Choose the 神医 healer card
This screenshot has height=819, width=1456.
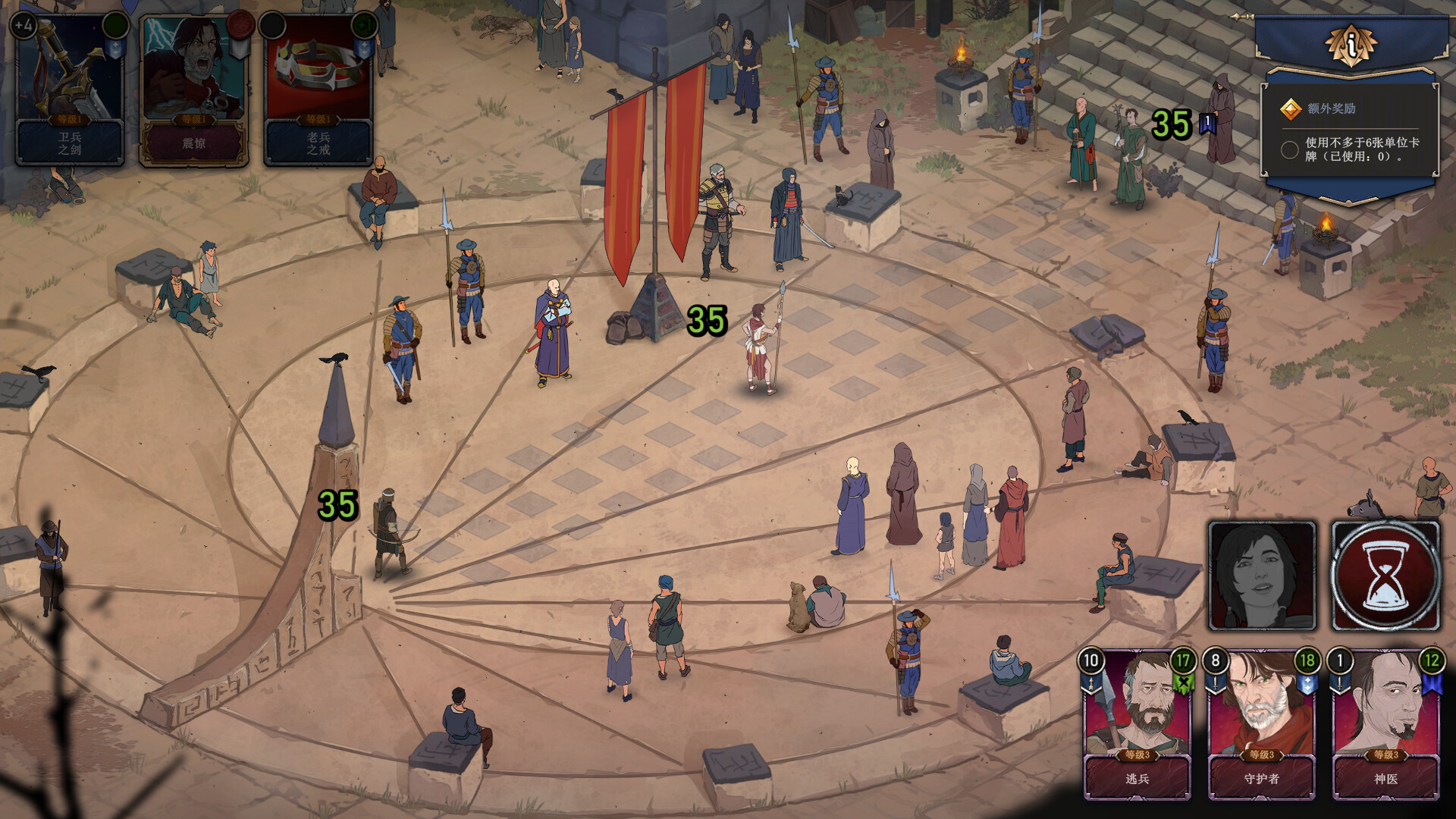pyautogui.click(x=1385, y=725)
